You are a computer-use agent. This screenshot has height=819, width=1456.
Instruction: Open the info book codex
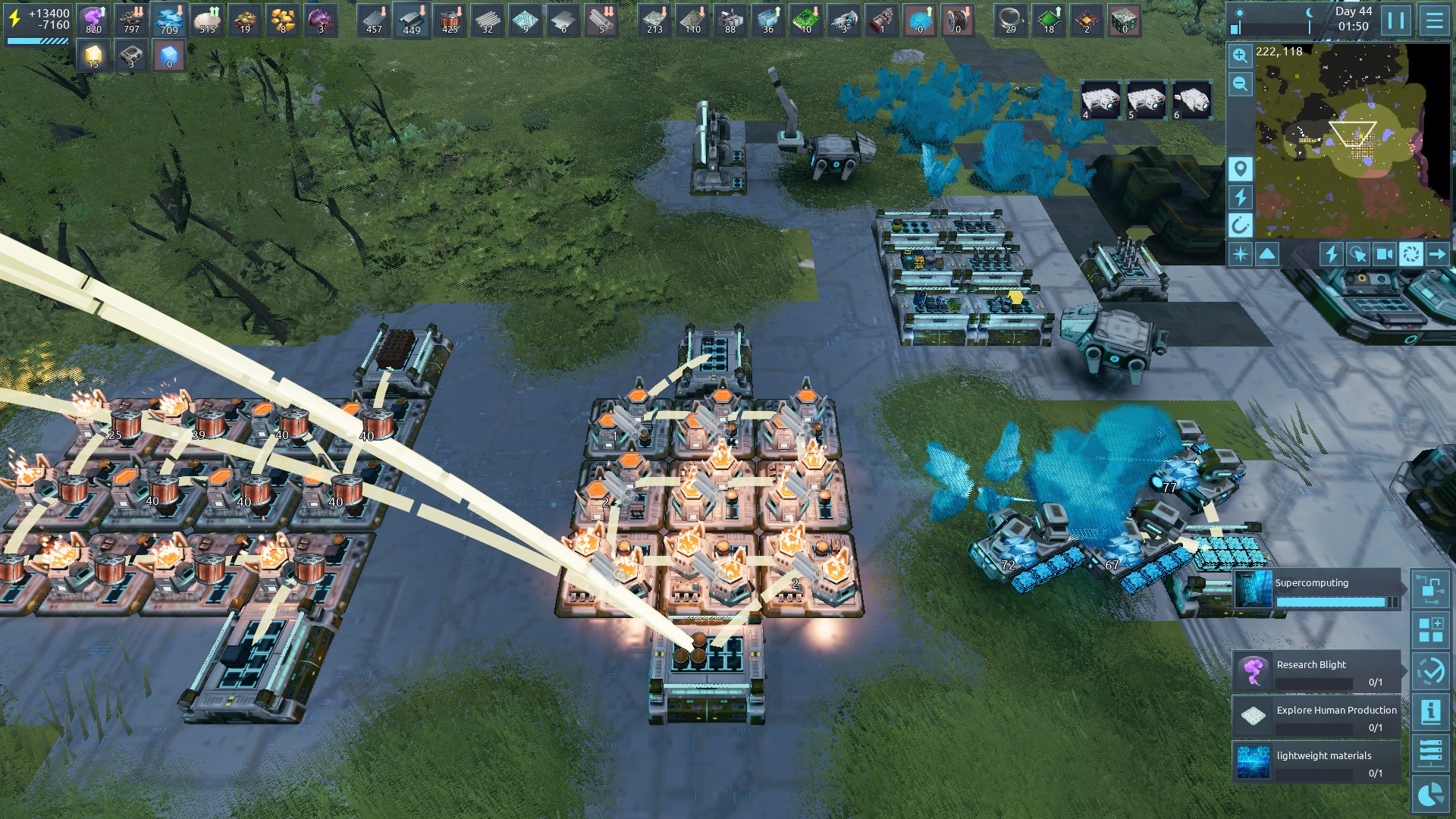pos(1431,712)
